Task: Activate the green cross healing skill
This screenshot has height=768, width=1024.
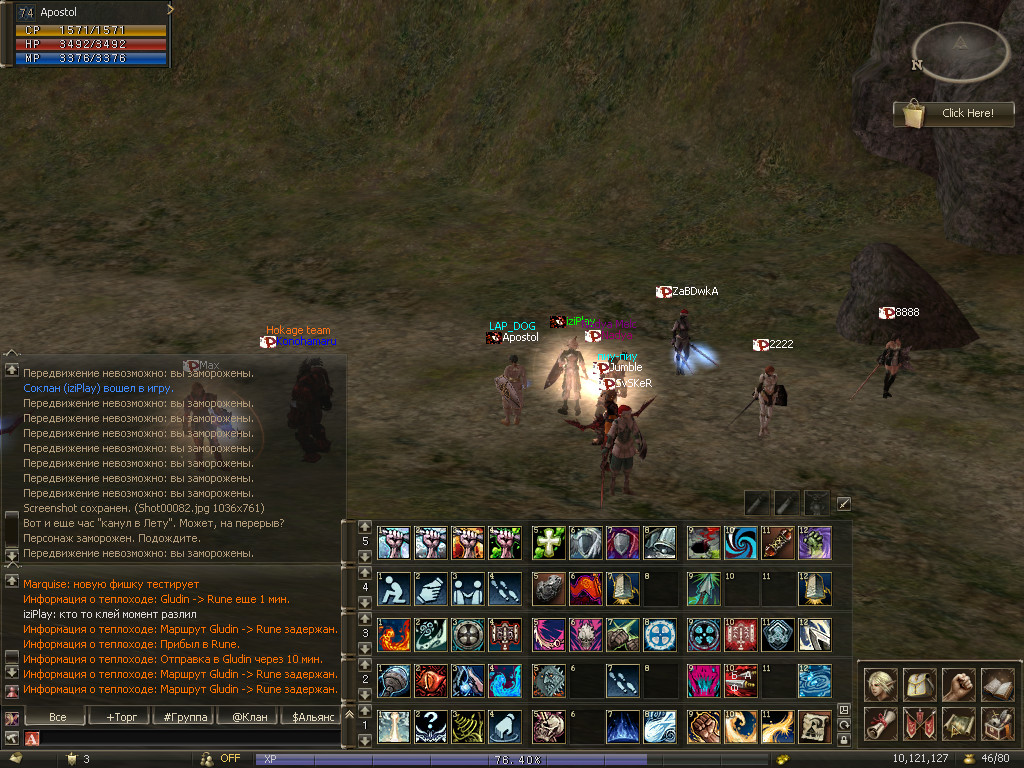Action: pos(549,543)
